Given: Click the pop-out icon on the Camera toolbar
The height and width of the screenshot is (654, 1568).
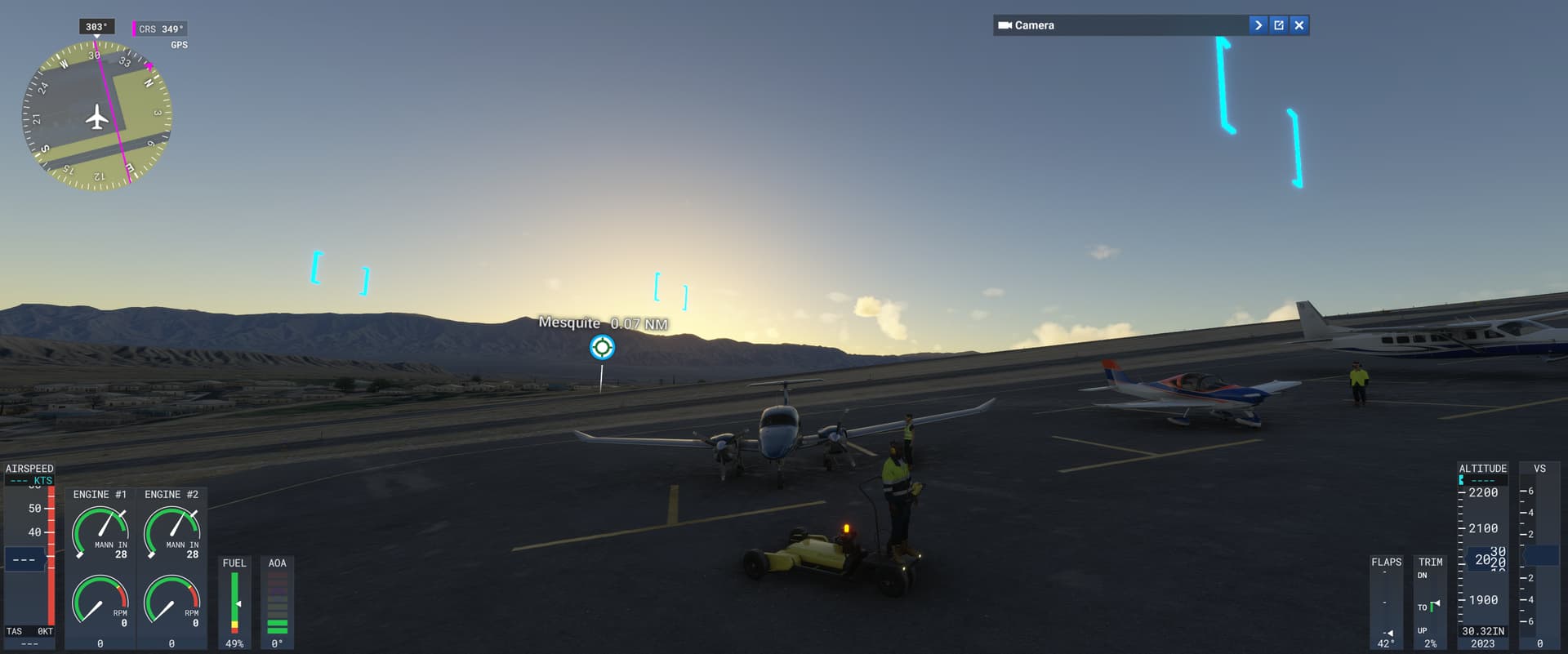Looking at the screenshot, I should tap(1278, 24).
